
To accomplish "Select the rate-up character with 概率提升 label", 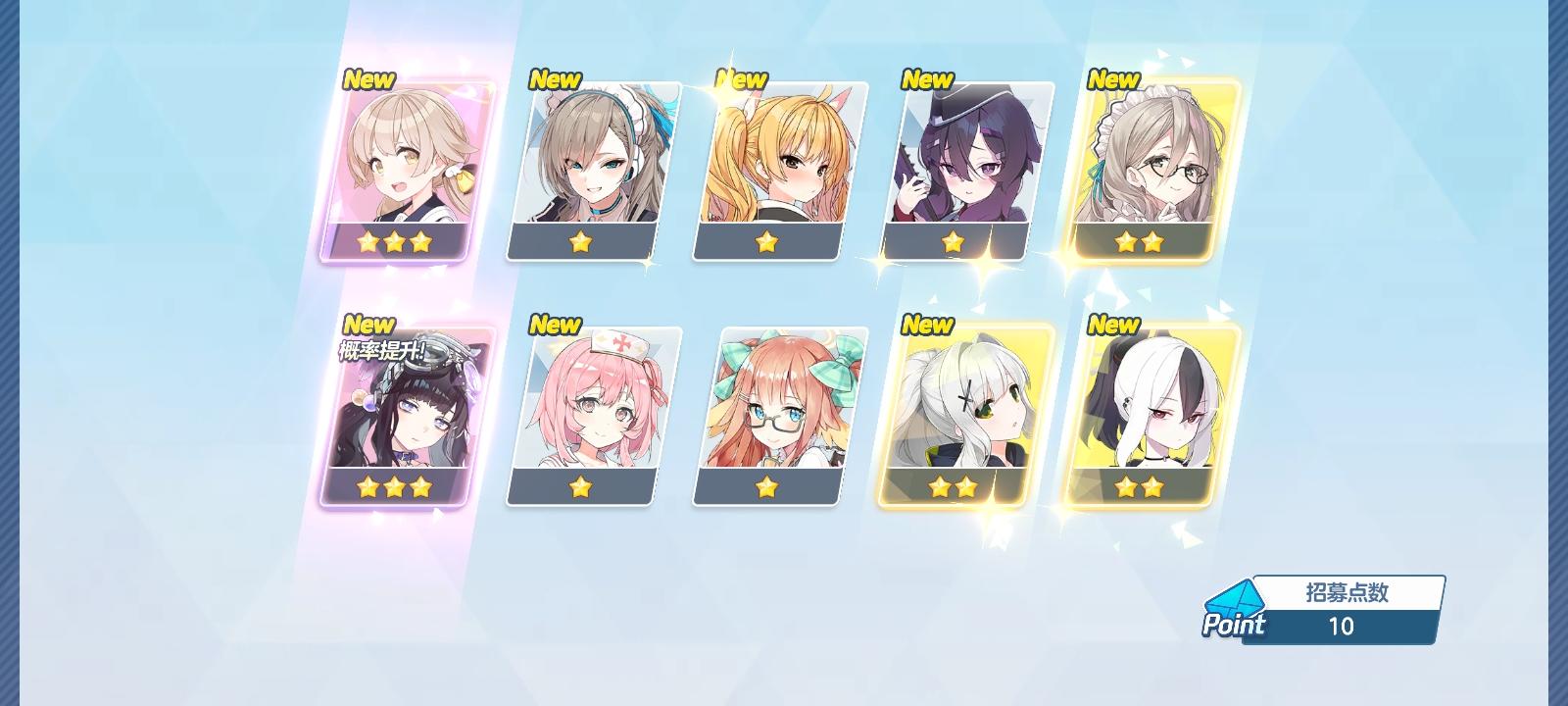I will [x=400, y=412].
